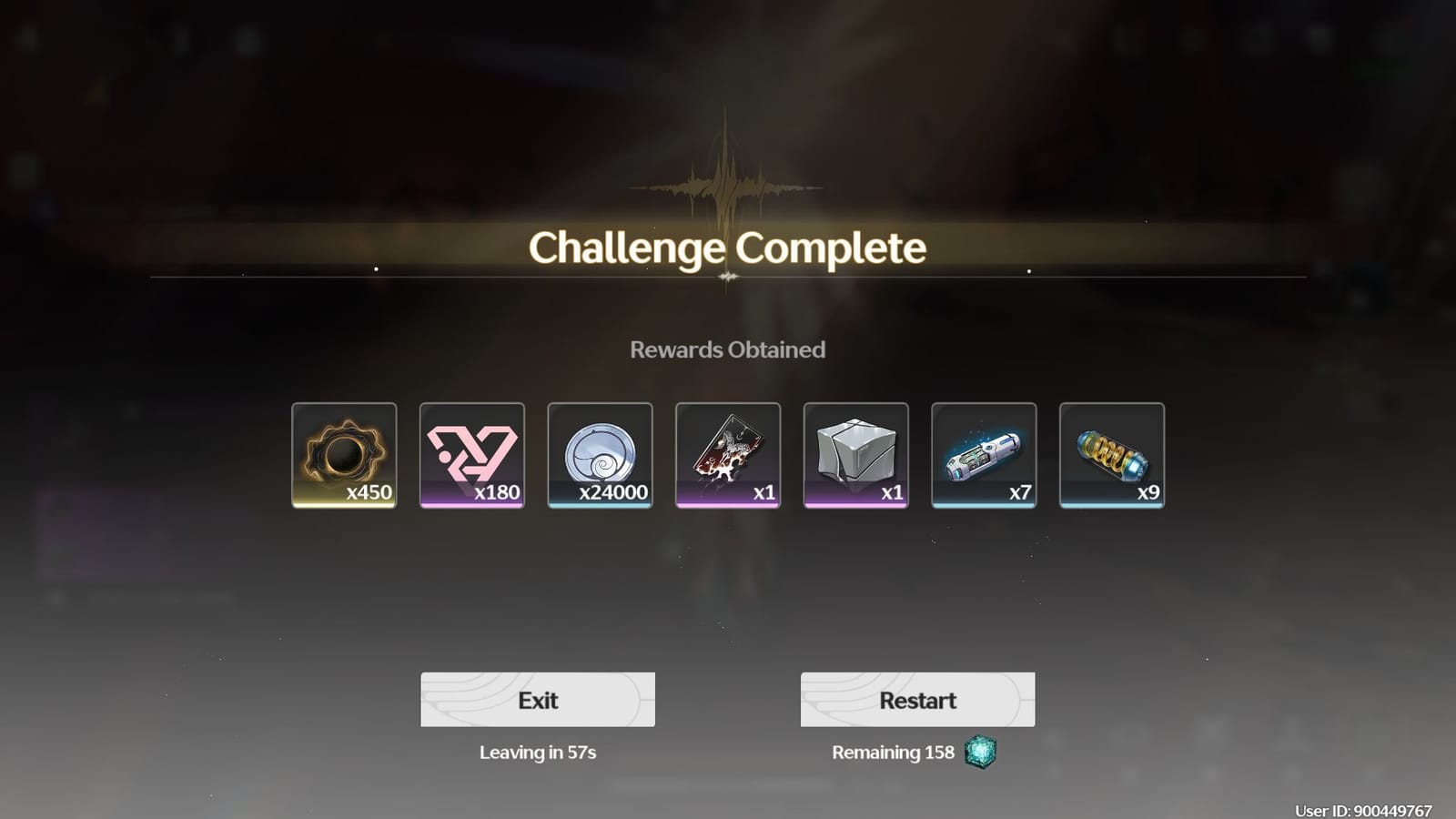Viewport: 1456px width, 819px height.
Task: Click the Leaving in 57s countdown text
Action: pos(538,753)
